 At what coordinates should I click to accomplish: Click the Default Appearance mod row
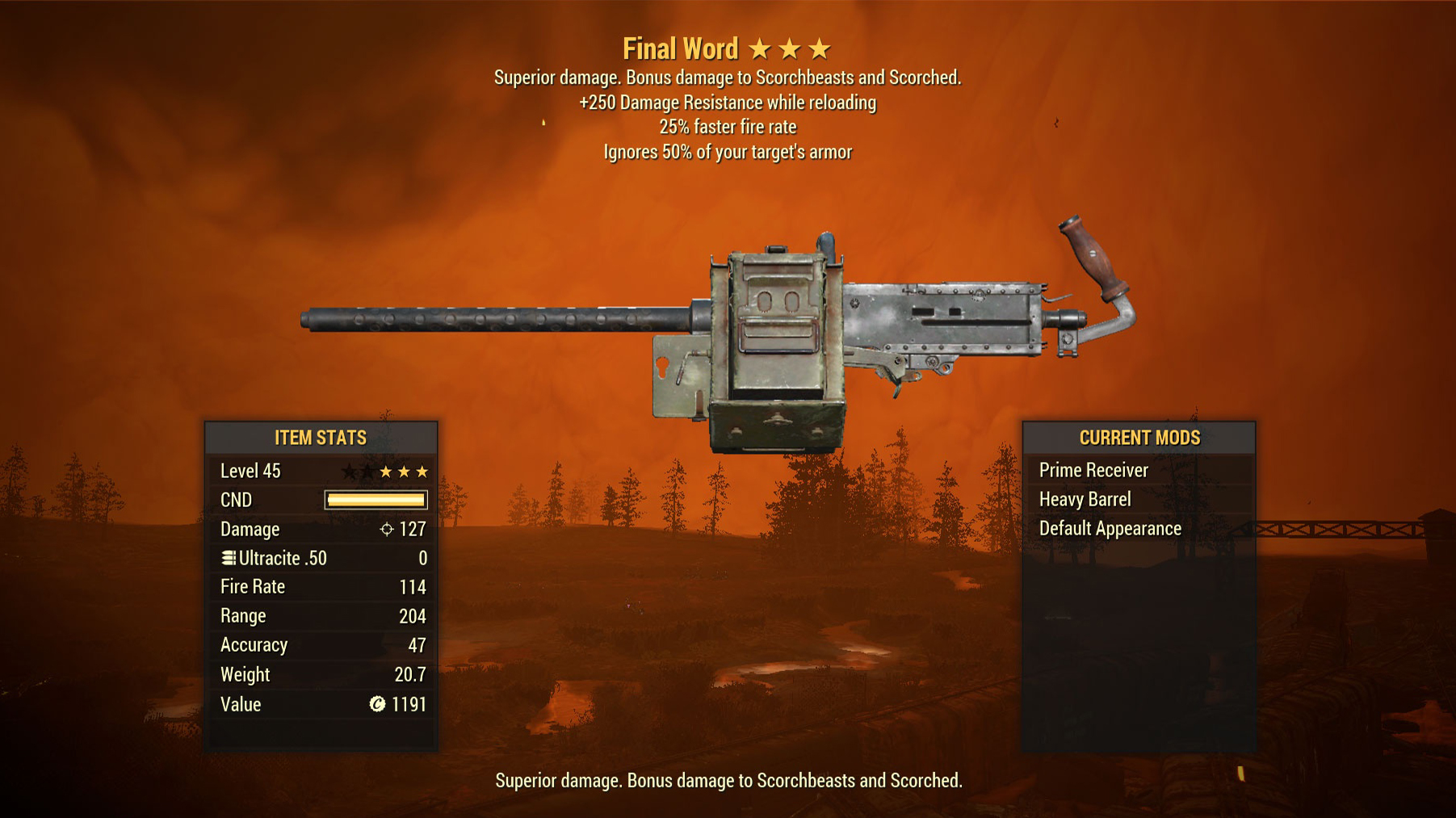tap(1110, 528)
